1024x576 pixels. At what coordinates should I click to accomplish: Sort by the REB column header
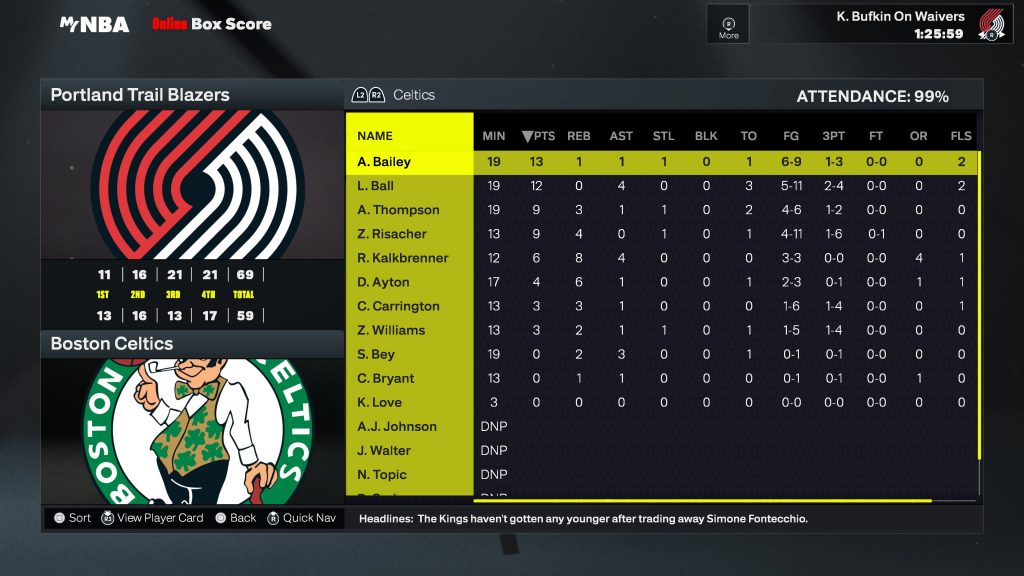pyautogui.click(x=579, y=136)
